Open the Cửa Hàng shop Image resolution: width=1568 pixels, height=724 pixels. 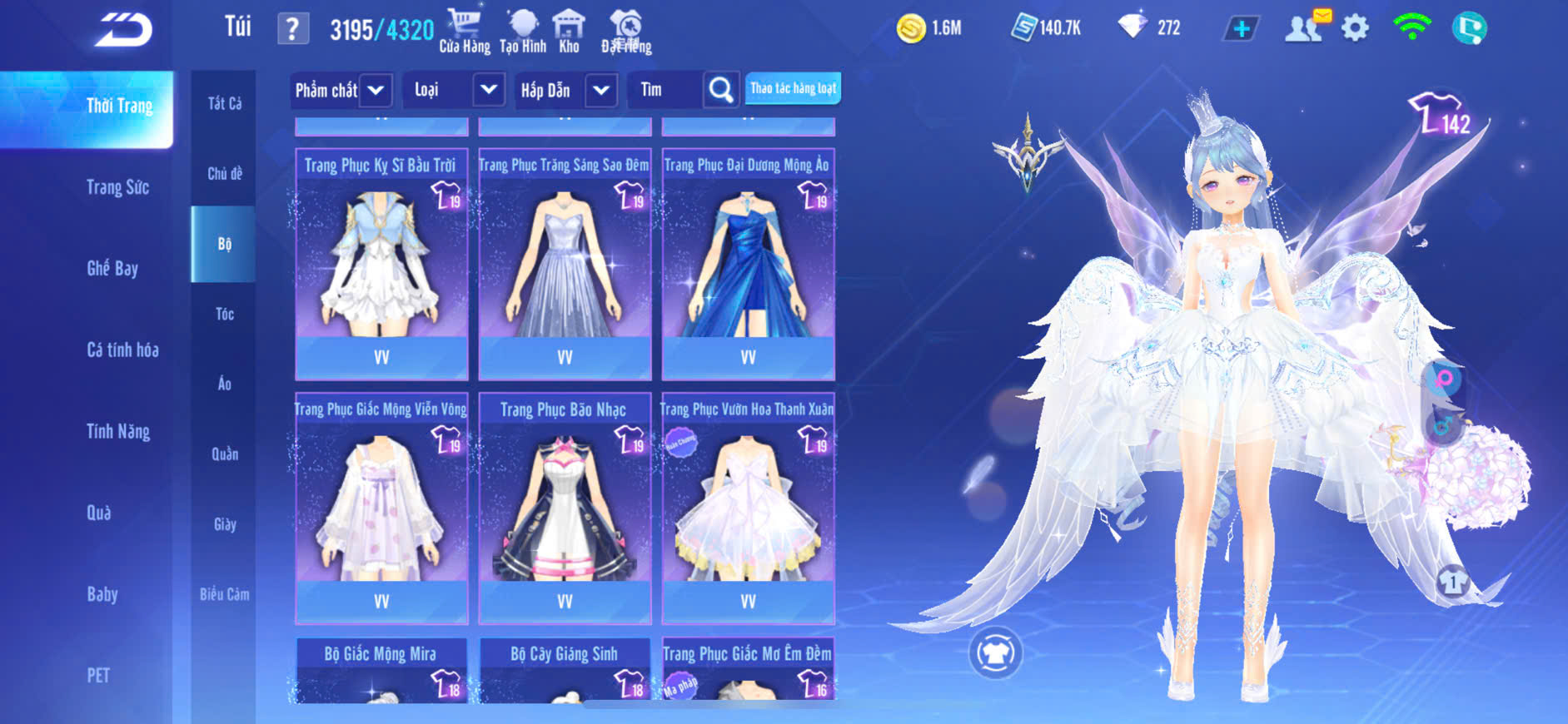click(x=464, y=32)
